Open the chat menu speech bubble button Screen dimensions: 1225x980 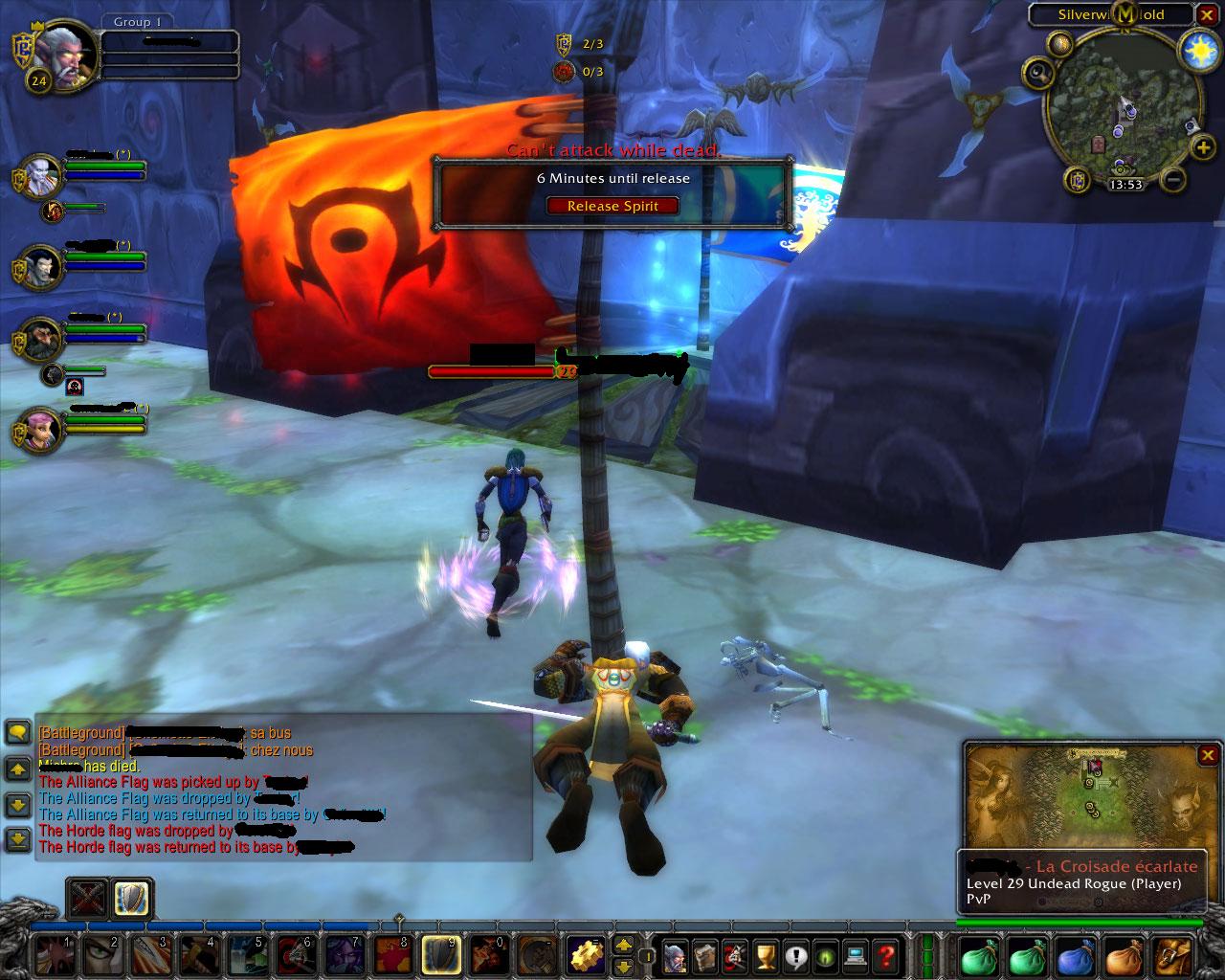coord(18,733)
